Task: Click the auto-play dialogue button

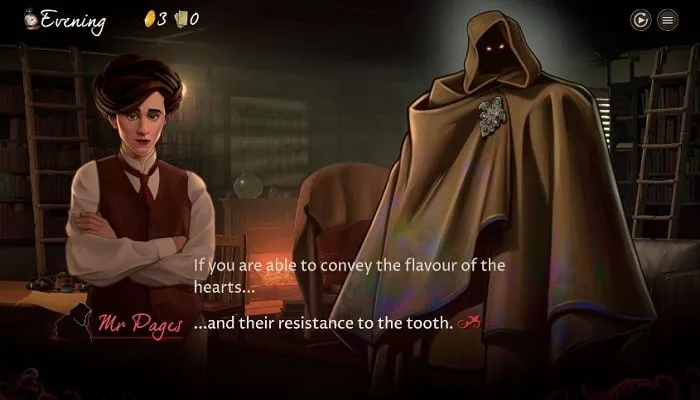Action: pos(640,19)
